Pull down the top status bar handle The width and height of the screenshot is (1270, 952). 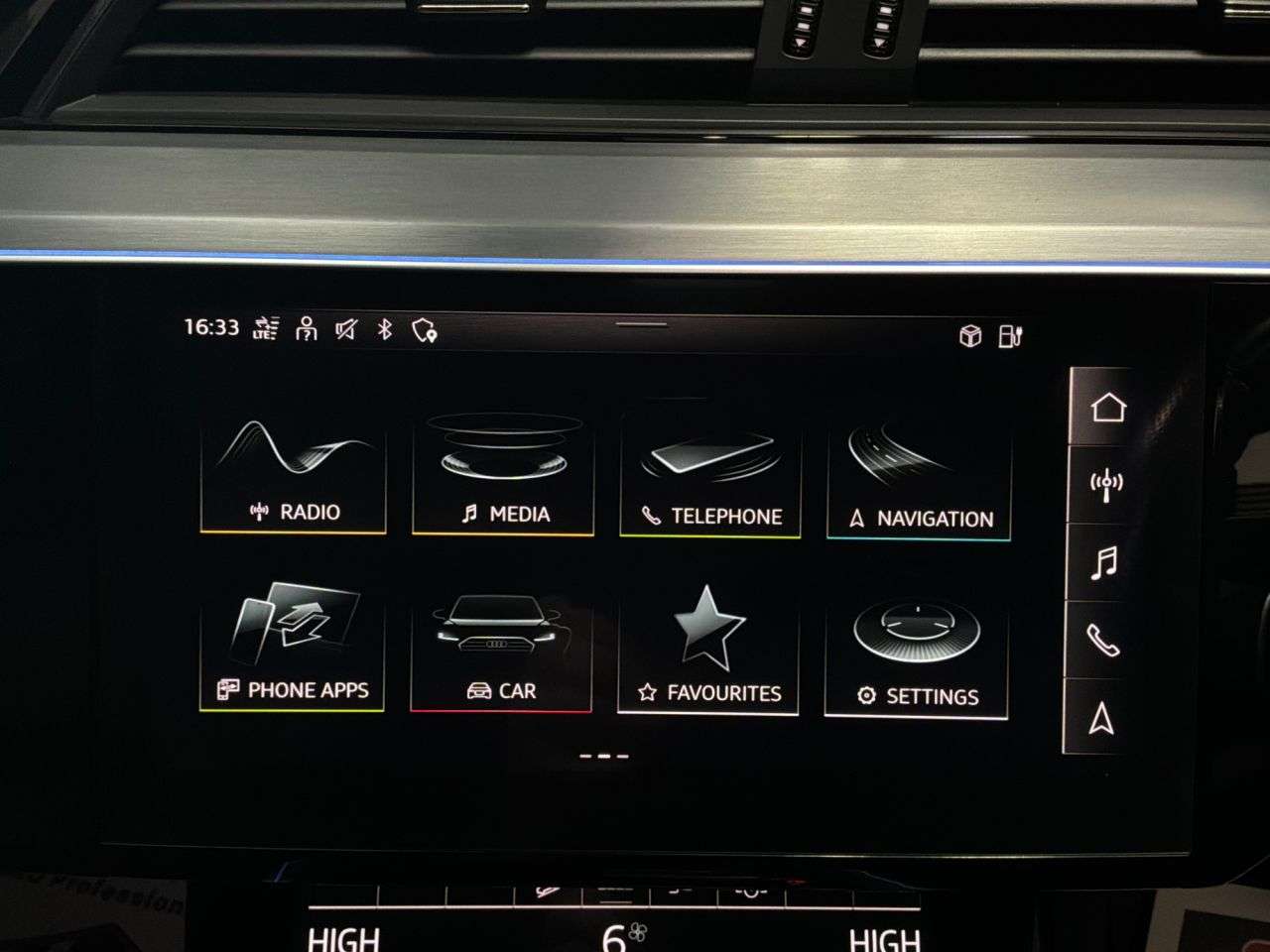639,322
